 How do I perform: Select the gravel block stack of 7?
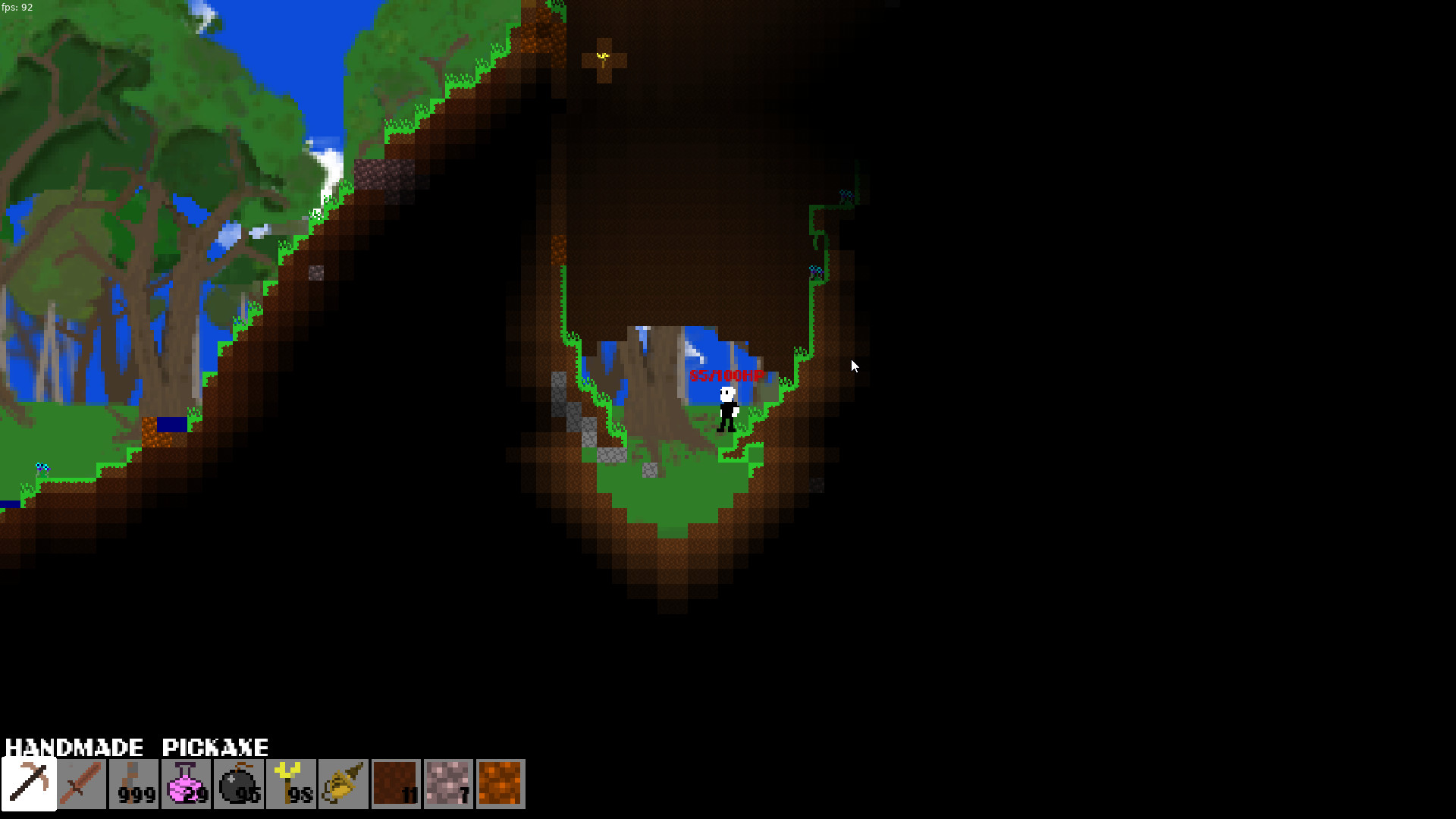pyautogui.click(x=448, y=784)
